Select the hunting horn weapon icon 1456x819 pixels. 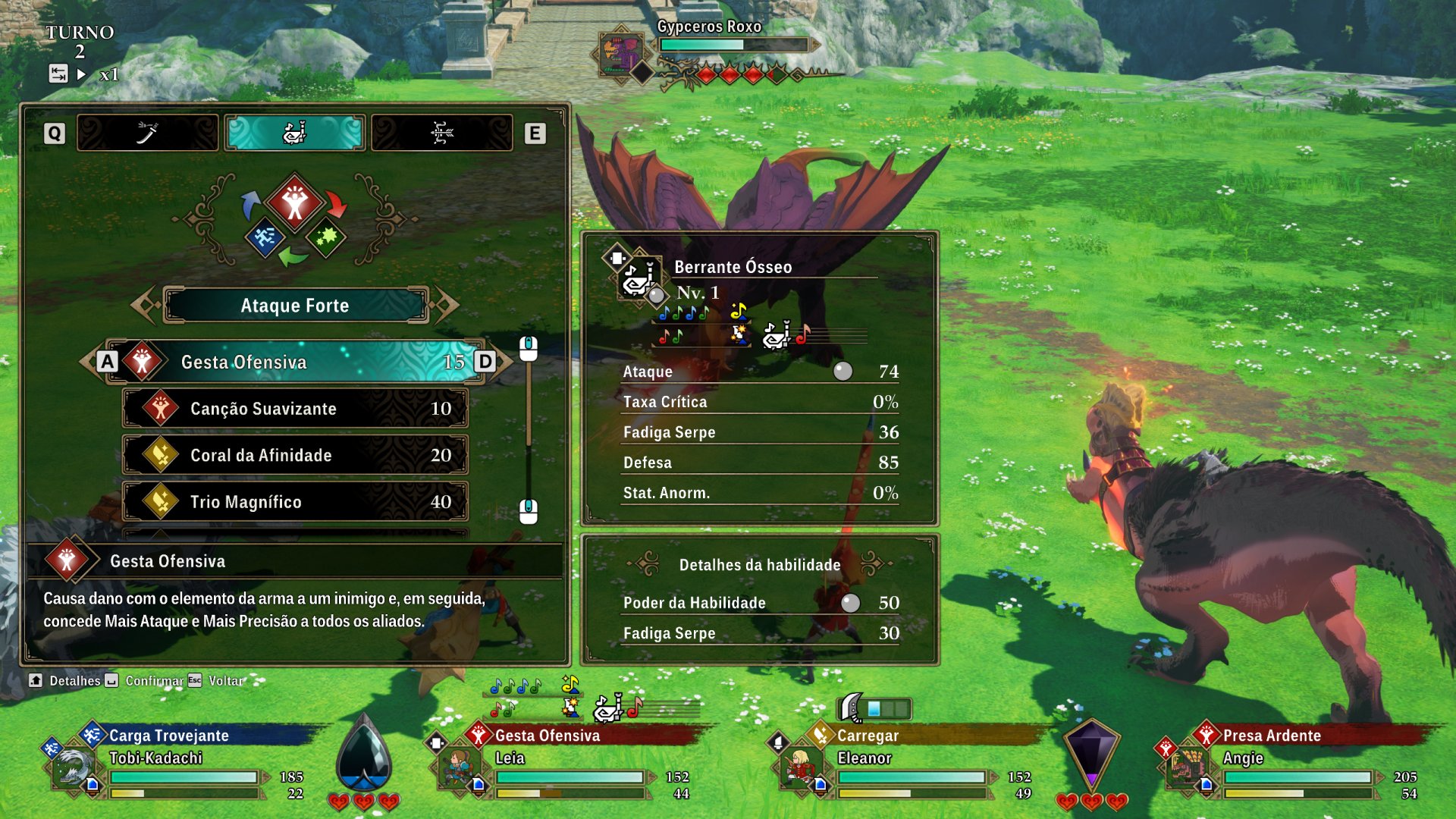point(295,132)
